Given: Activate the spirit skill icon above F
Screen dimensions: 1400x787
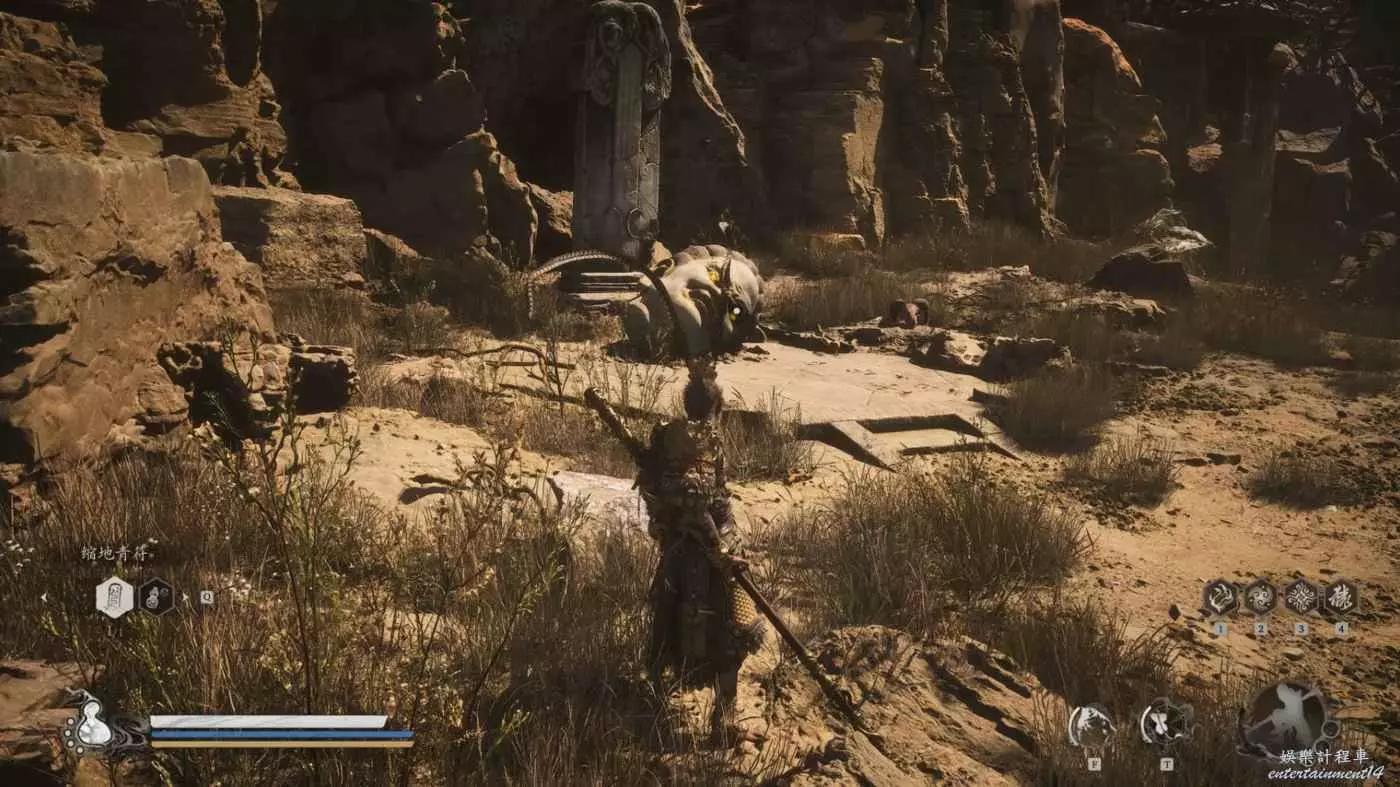Looking at the screenshot, I should (x=1091, y=725).
